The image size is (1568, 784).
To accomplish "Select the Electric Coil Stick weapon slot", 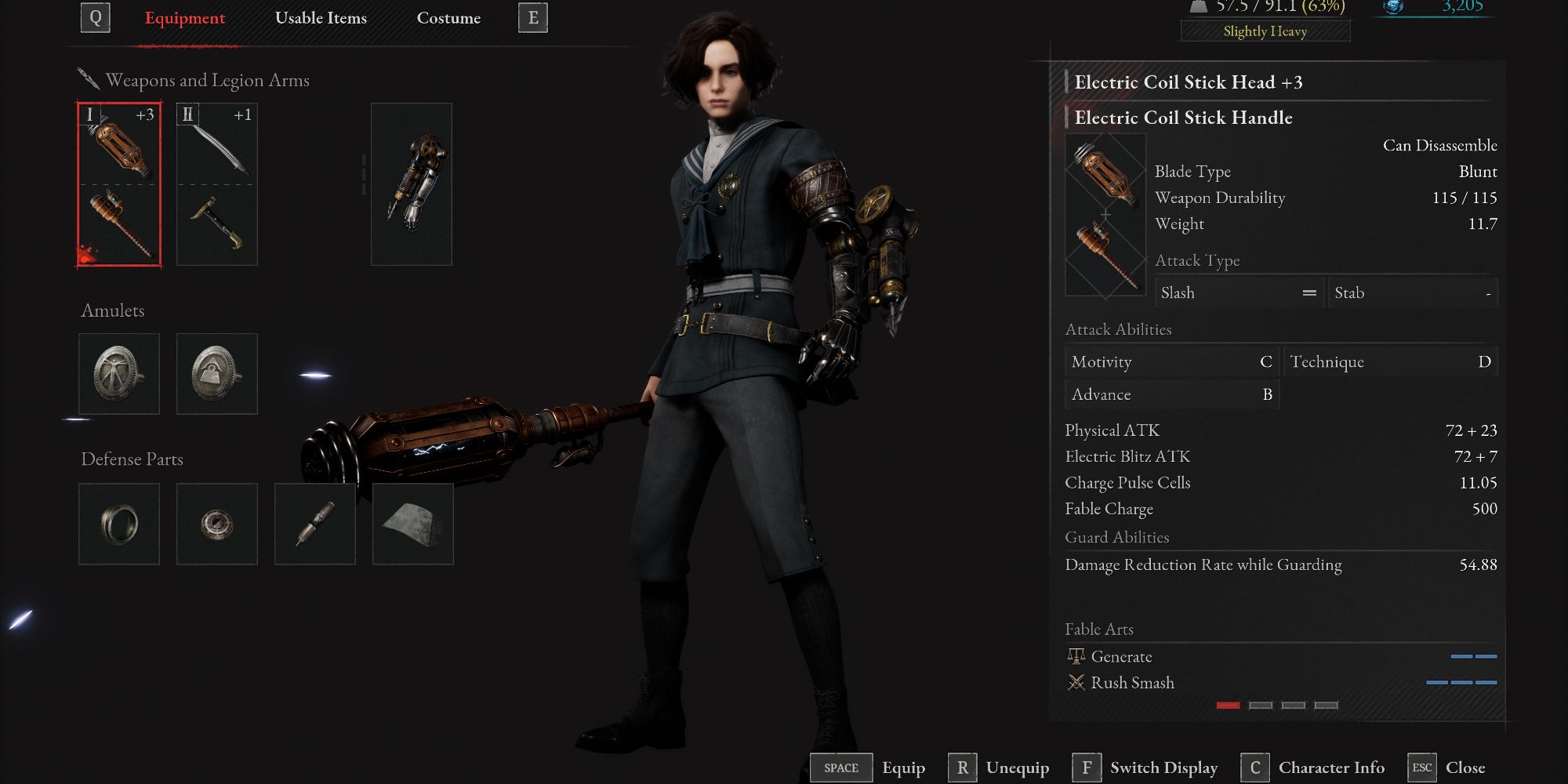I will pyautogui.click(x=119, y=184).
